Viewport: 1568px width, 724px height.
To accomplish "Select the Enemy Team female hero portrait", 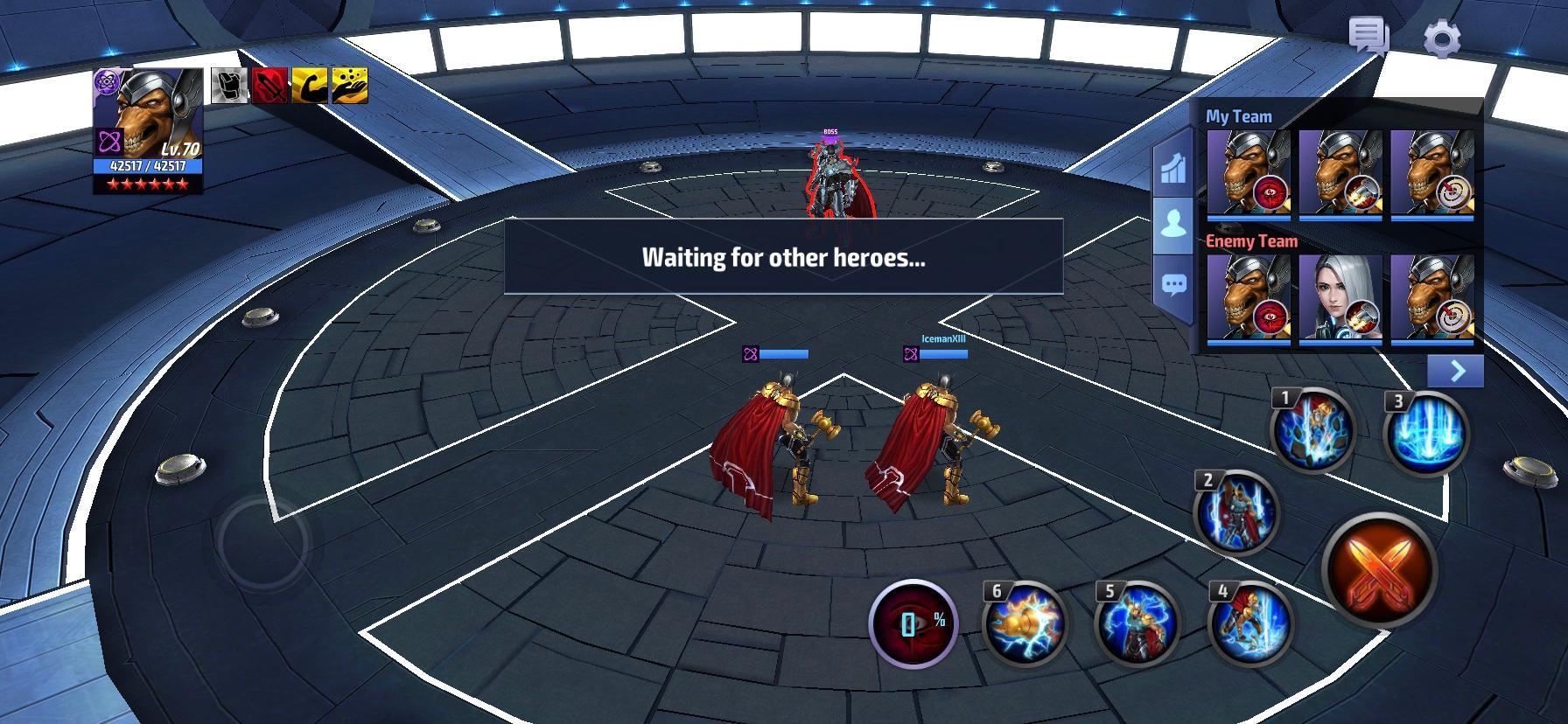I will (x=1342, y=298).
